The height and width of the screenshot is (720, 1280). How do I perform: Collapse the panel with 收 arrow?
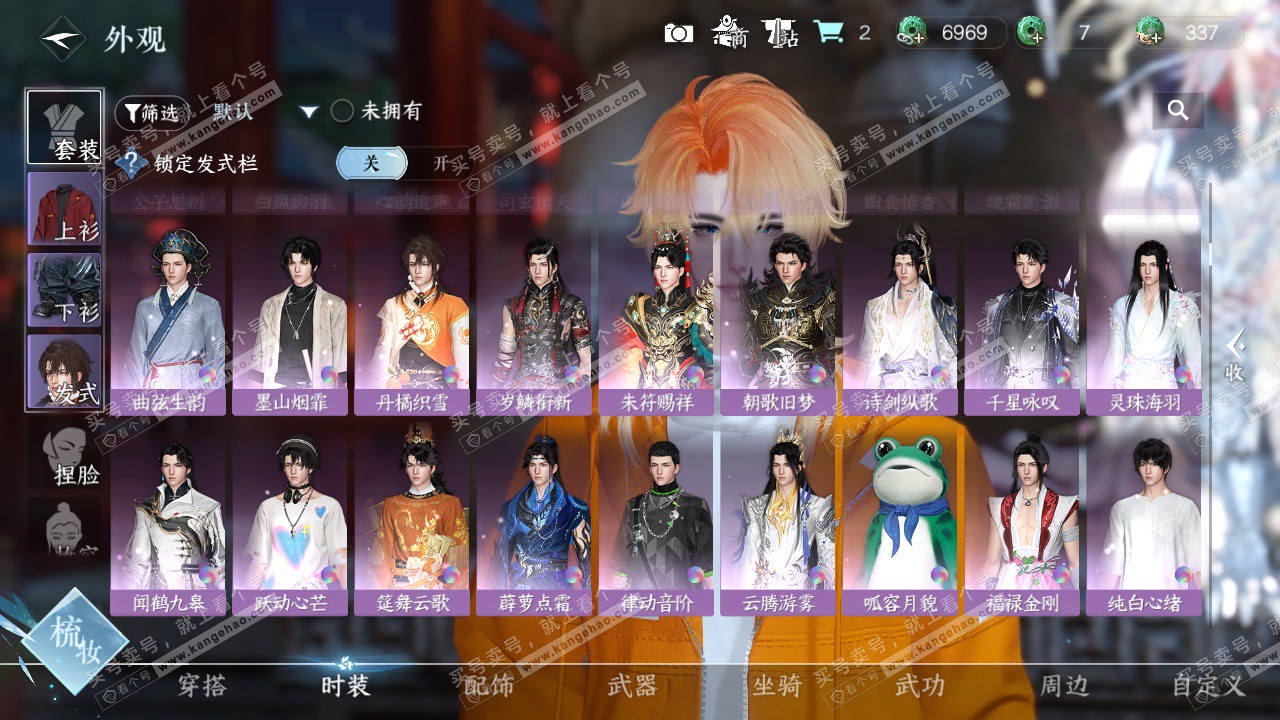1235,355
